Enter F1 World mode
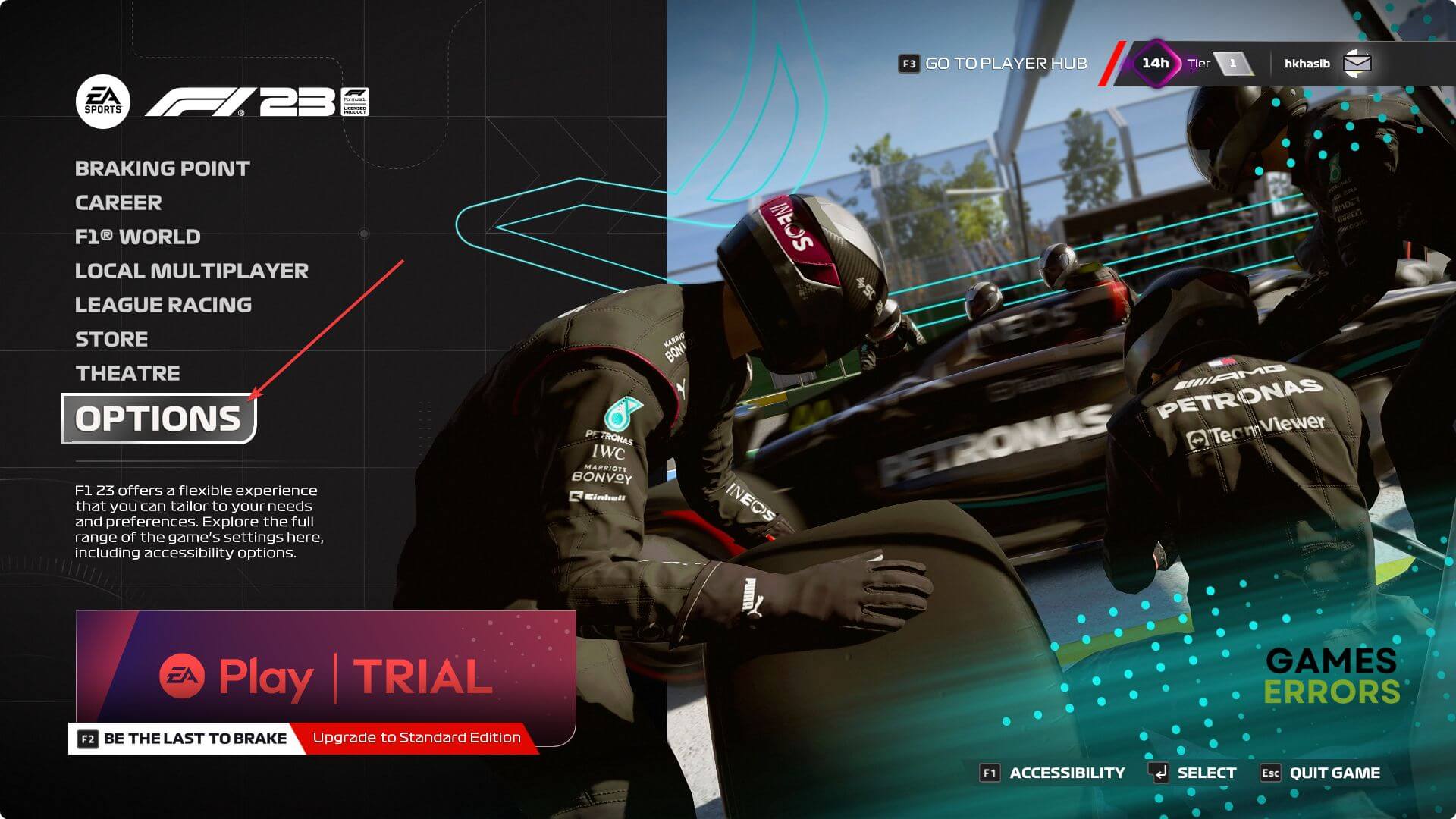 click(x=137, y=237)
